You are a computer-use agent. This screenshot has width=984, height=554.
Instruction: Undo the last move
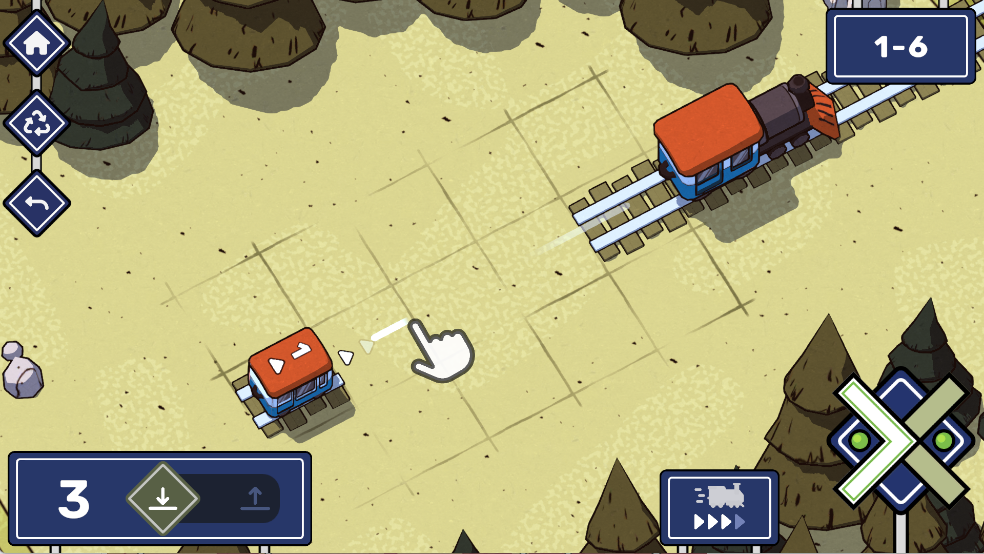click(37, 204)
